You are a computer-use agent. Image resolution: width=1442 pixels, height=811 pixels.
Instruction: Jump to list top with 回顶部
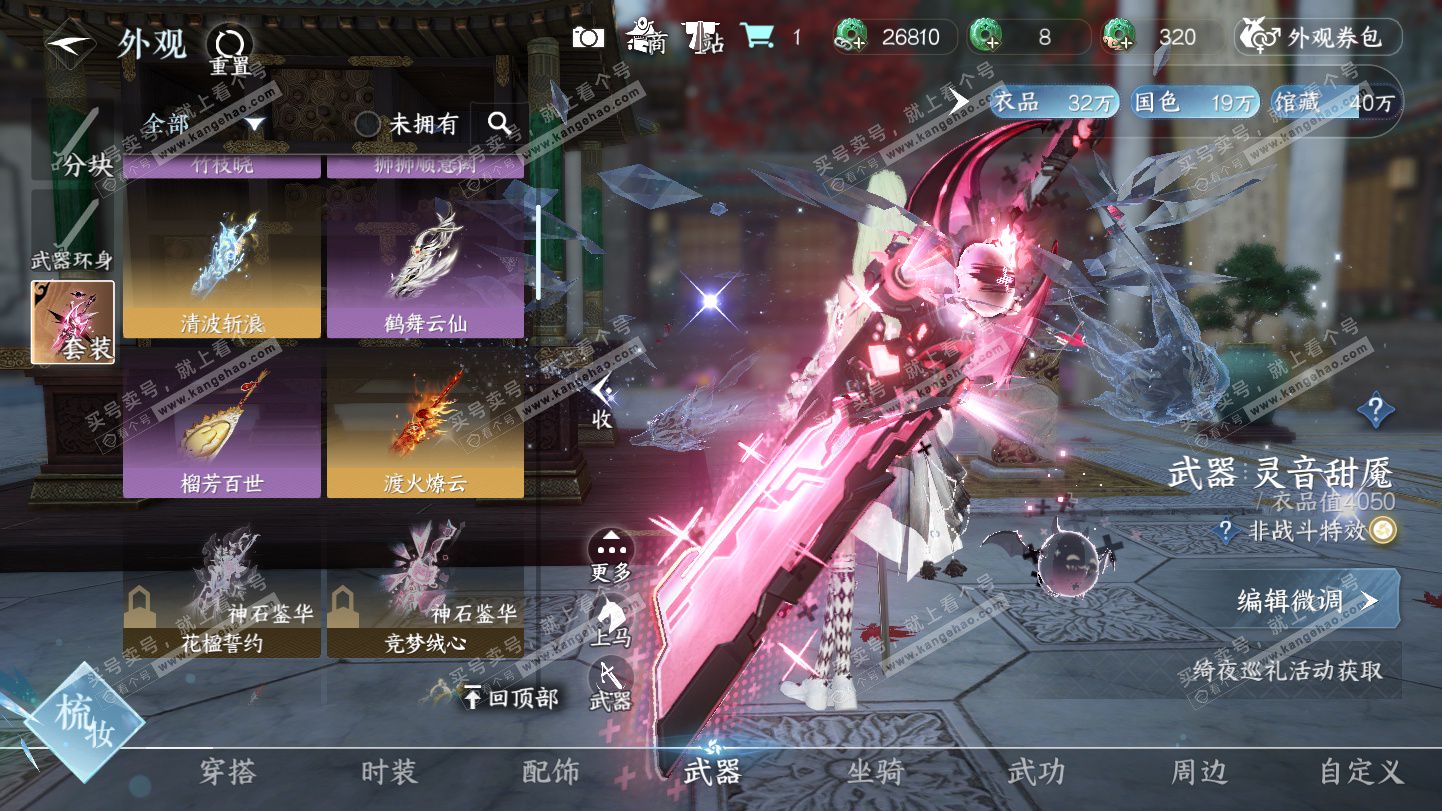pyautogui.click(x=510, y=697)
